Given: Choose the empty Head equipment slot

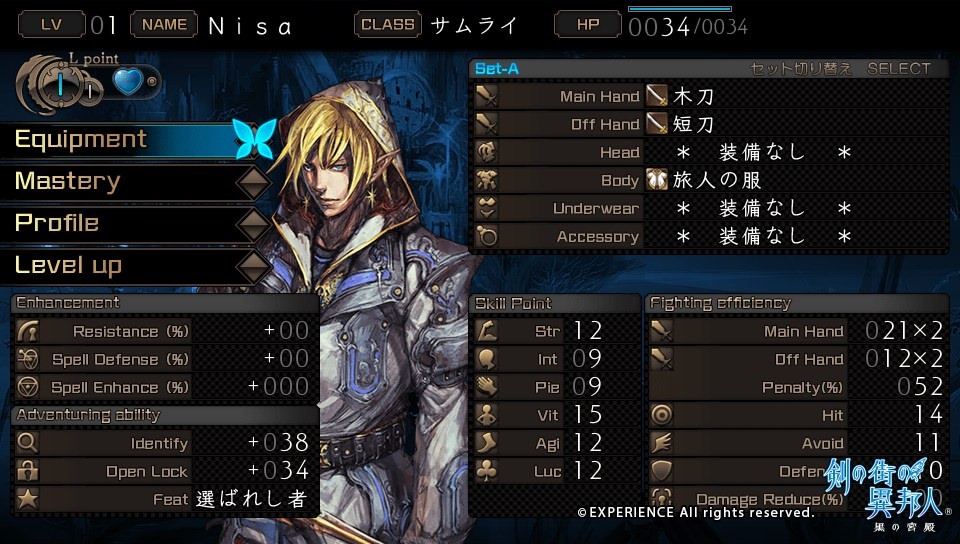Looking at the screenshot, I should coord(708,153).
